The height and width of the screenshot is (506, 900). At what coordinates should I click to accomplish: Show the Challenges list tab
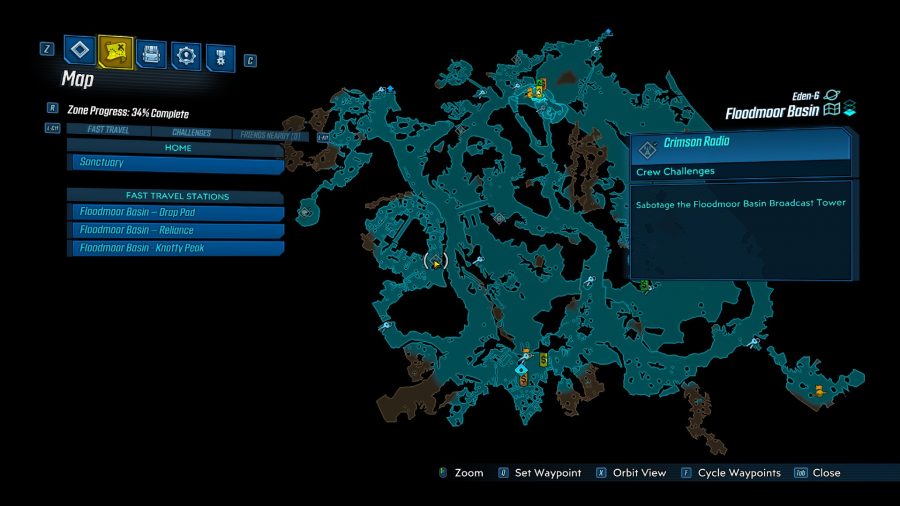tap(191, 132)
